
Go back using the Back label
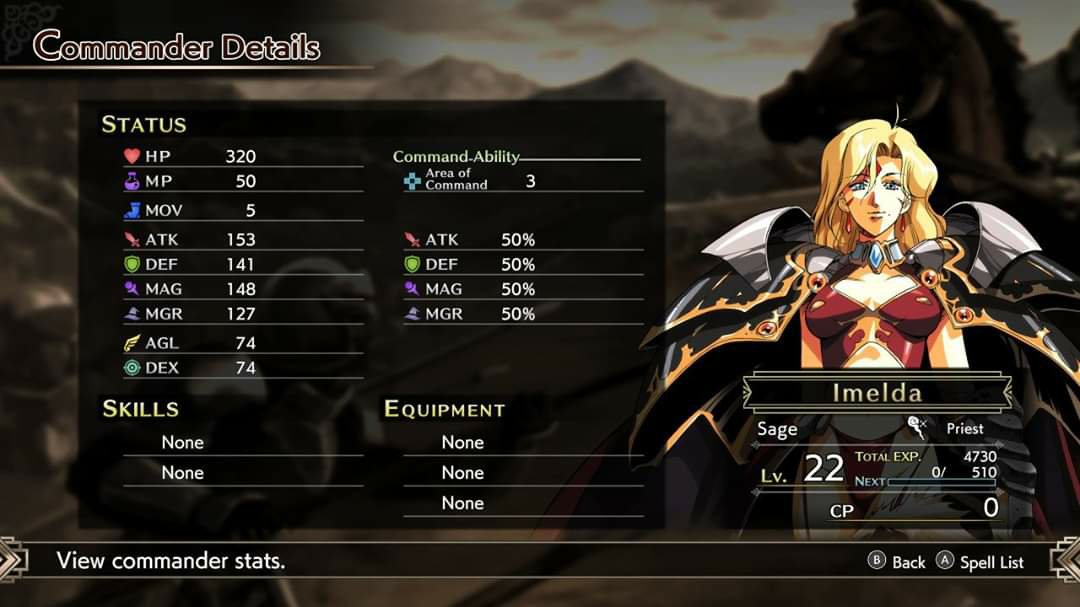(908, 562)
